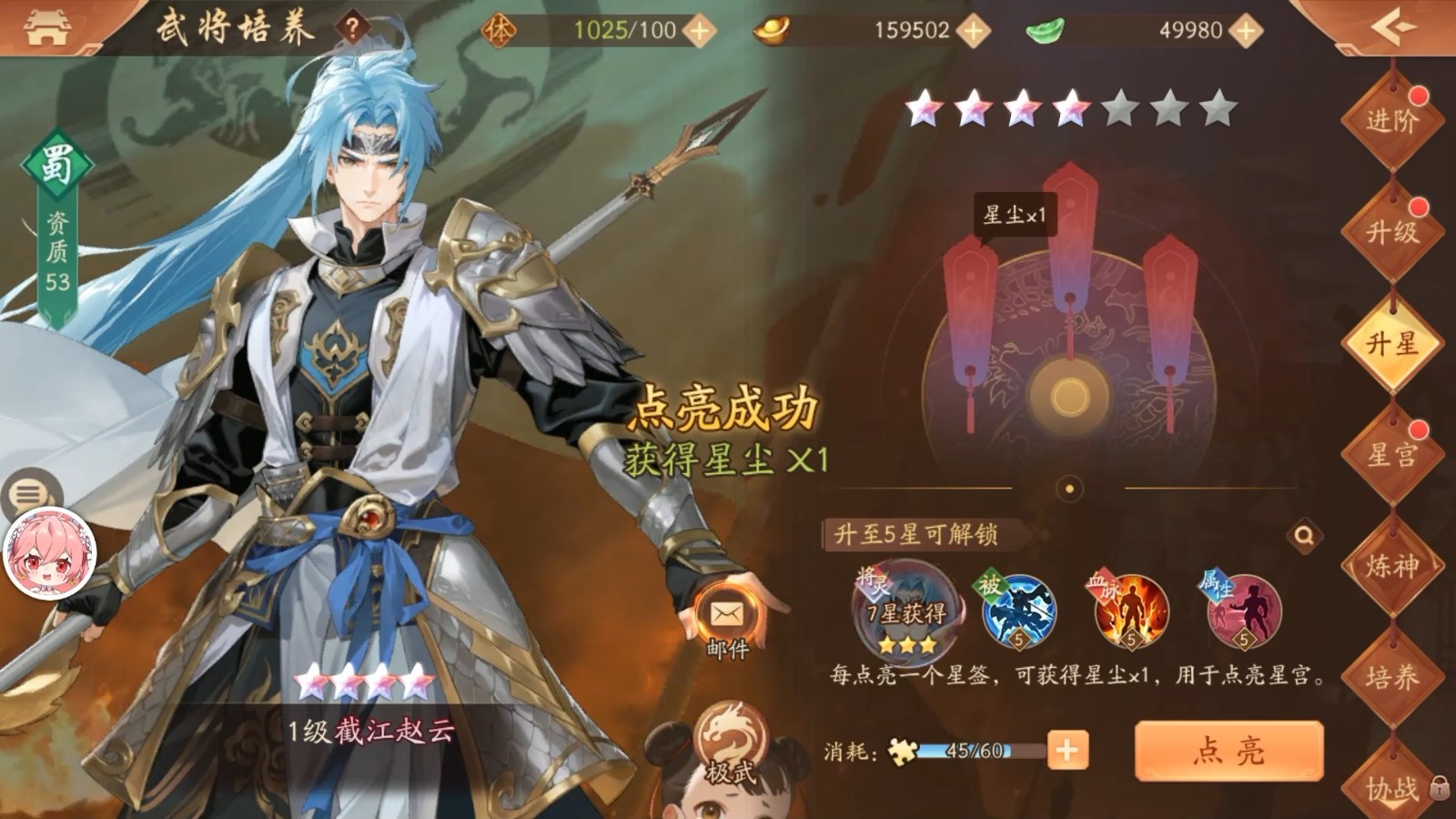Open the 炼神 tab
This screenshot has width=1456, height=819.
(x=1391, y=566)
